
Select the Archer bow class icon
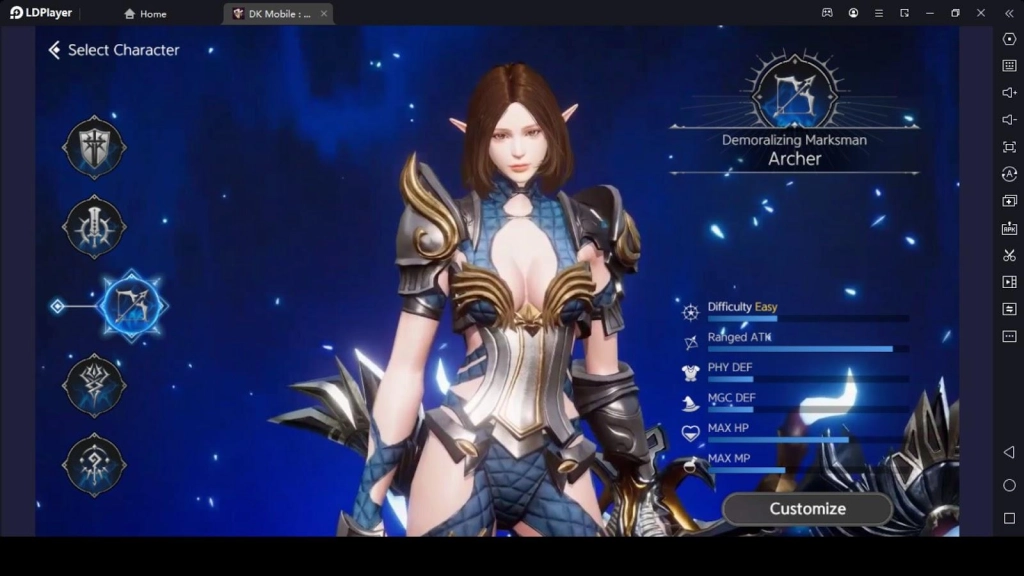point(132,305)
